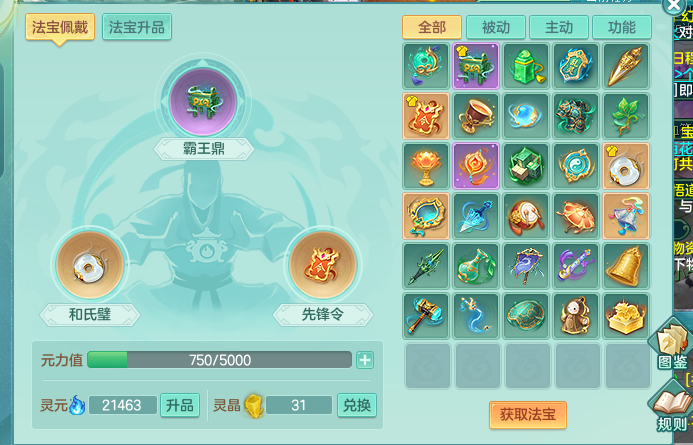Select the equipped 霸王鼎 slot
Screen dimensions: 693x445
coord(203,102)
